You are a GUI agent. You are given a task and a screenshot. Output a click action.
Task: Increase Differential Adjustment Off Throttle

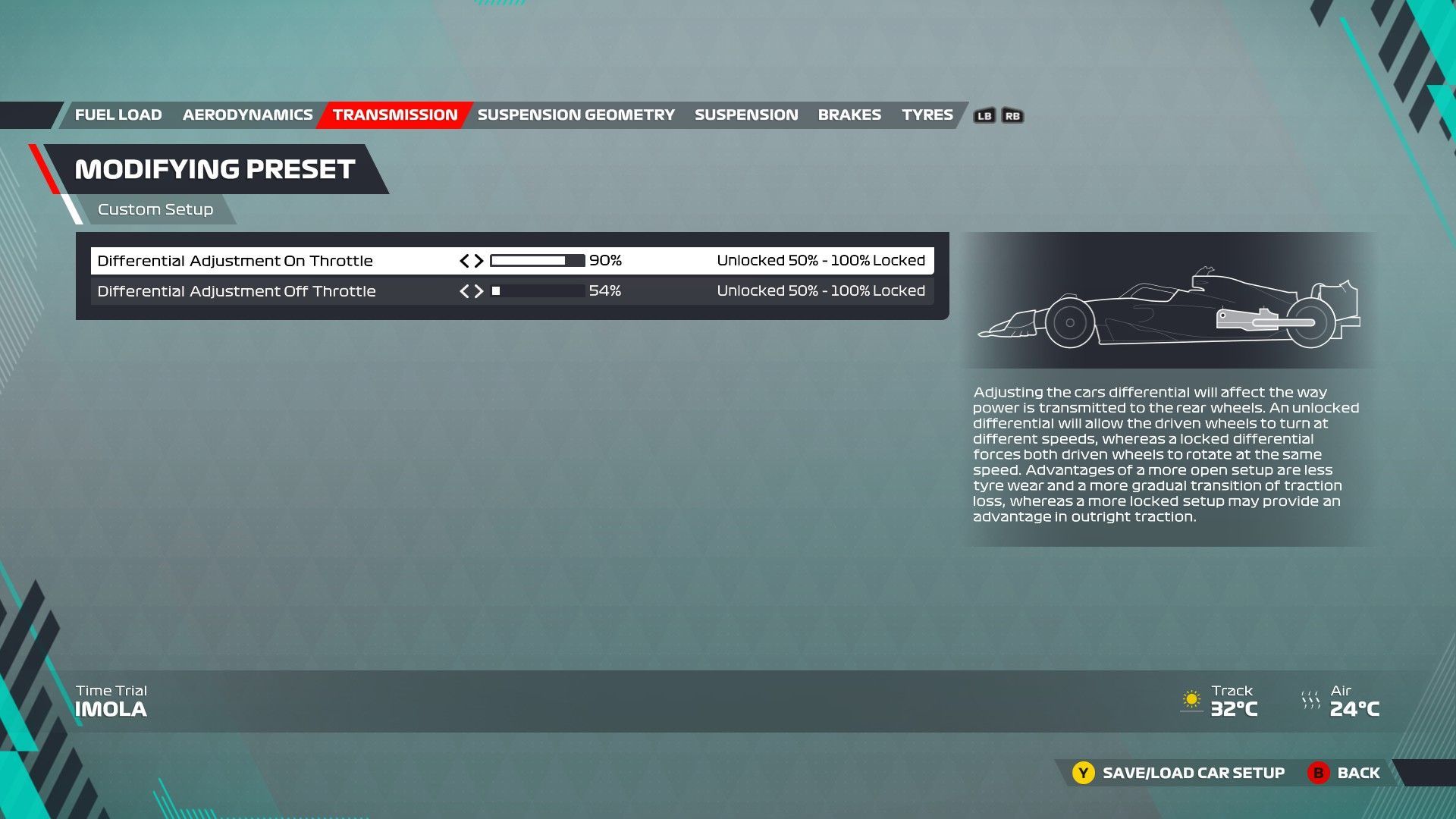(480, 290)
